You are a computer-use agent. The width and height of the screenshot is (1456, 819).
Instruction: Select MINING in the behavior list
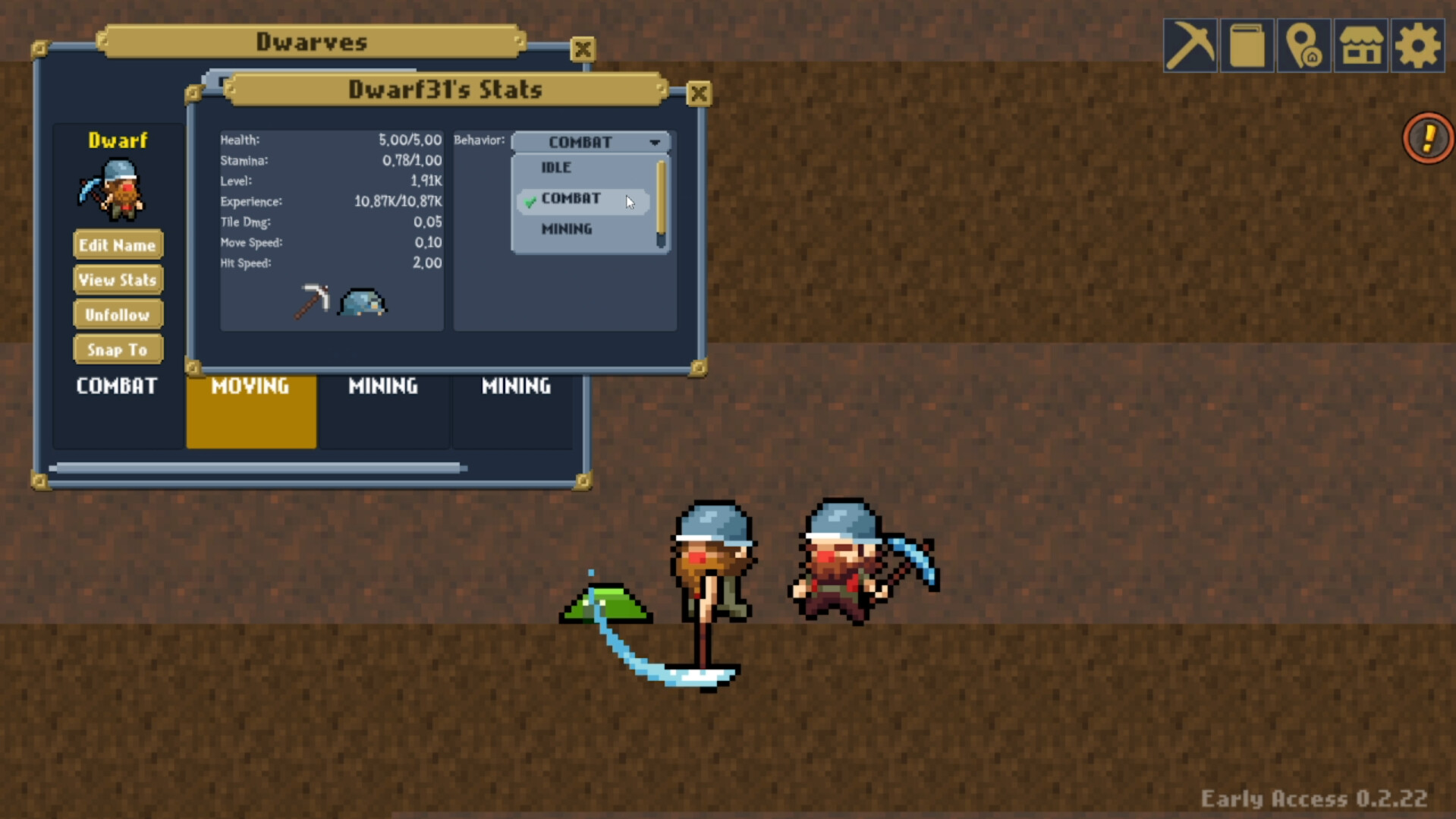pyautogui.click(x=567, y=228)
